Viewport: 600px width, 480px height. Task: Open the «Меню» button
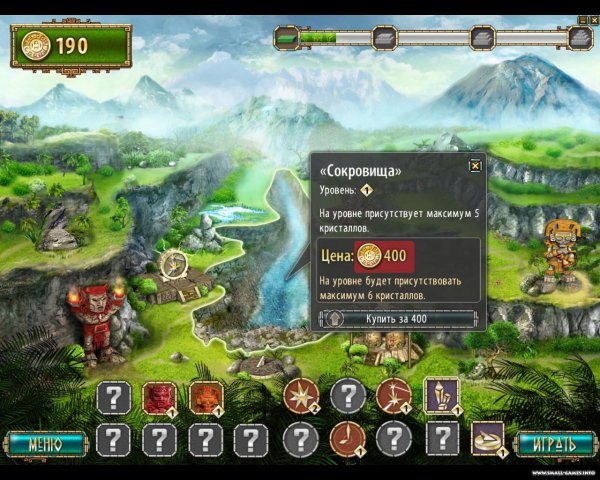point(45,443)
